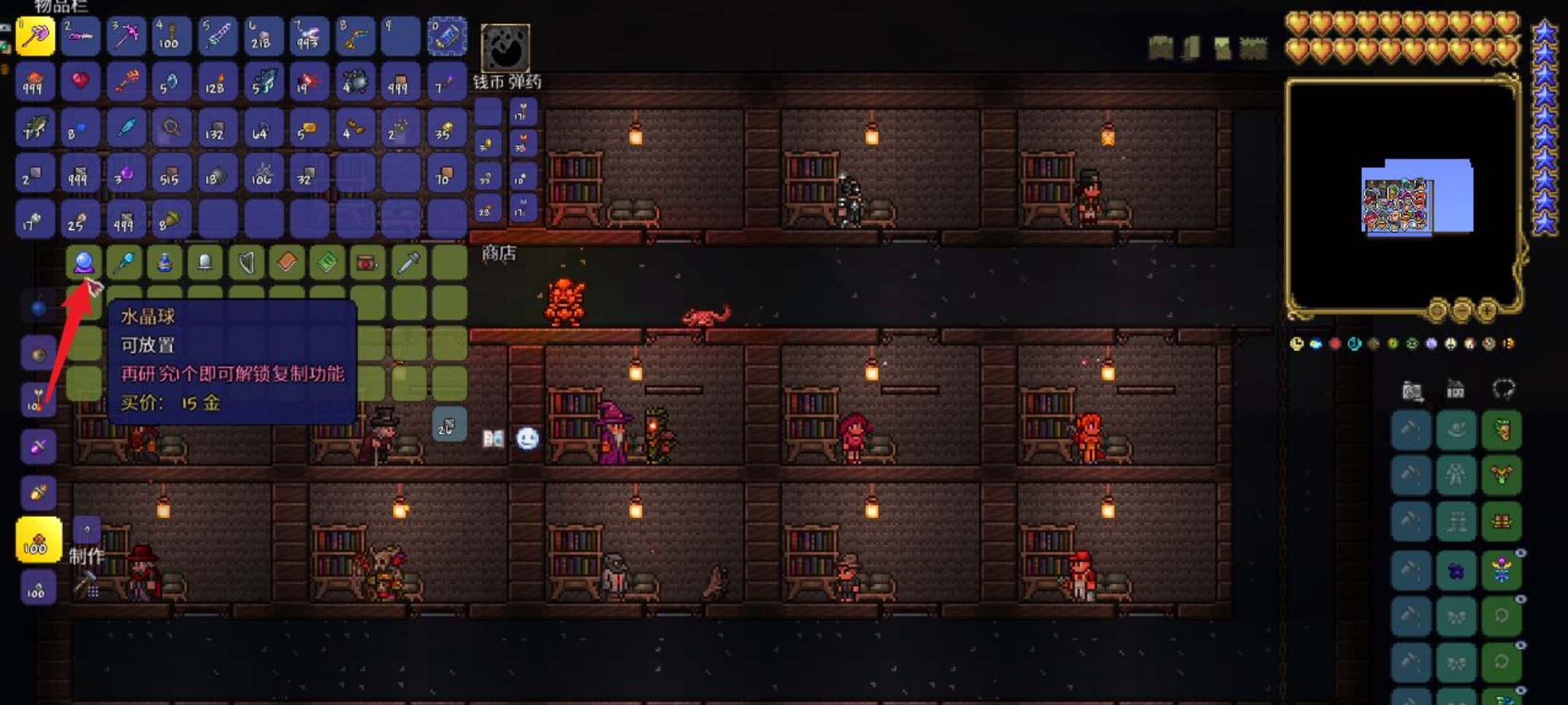This screenshot has height=705, width=1568.
Task: Select the wings equipment slot
Action: tap(1502, 476)
